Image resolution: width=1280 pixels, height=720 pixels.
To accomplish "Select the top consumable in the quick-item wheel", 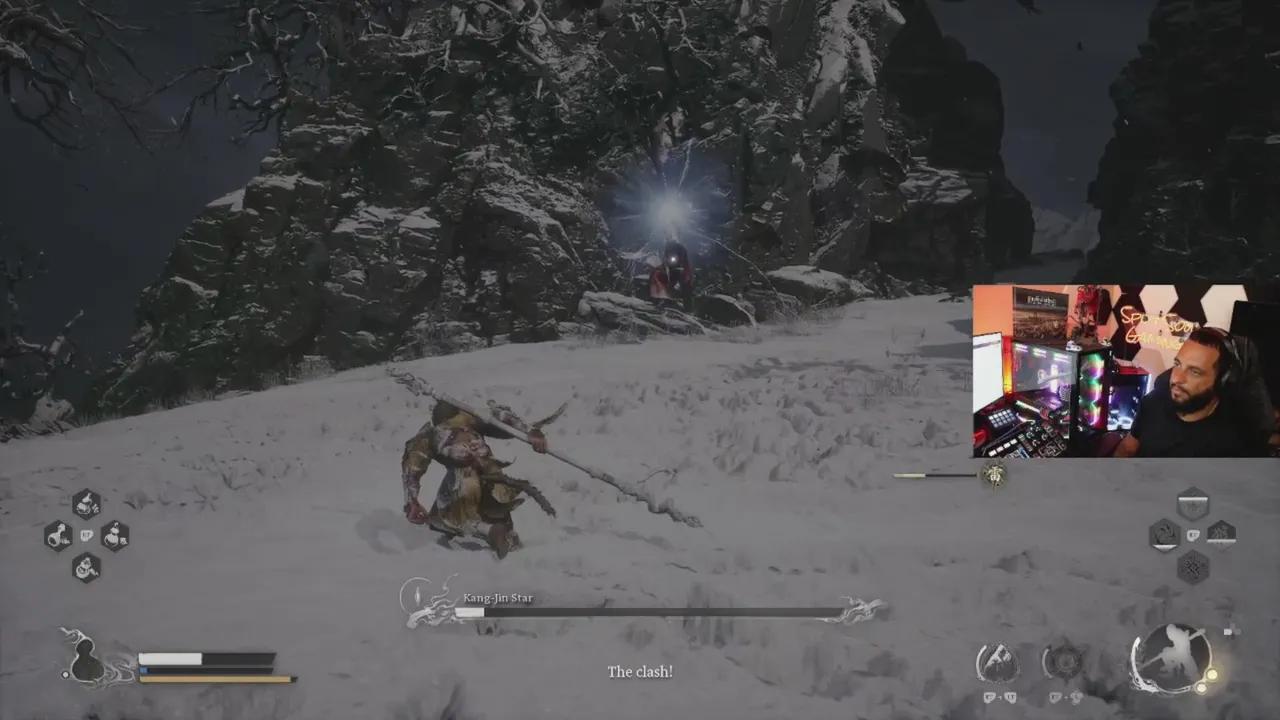I will (x=87, y=505).
